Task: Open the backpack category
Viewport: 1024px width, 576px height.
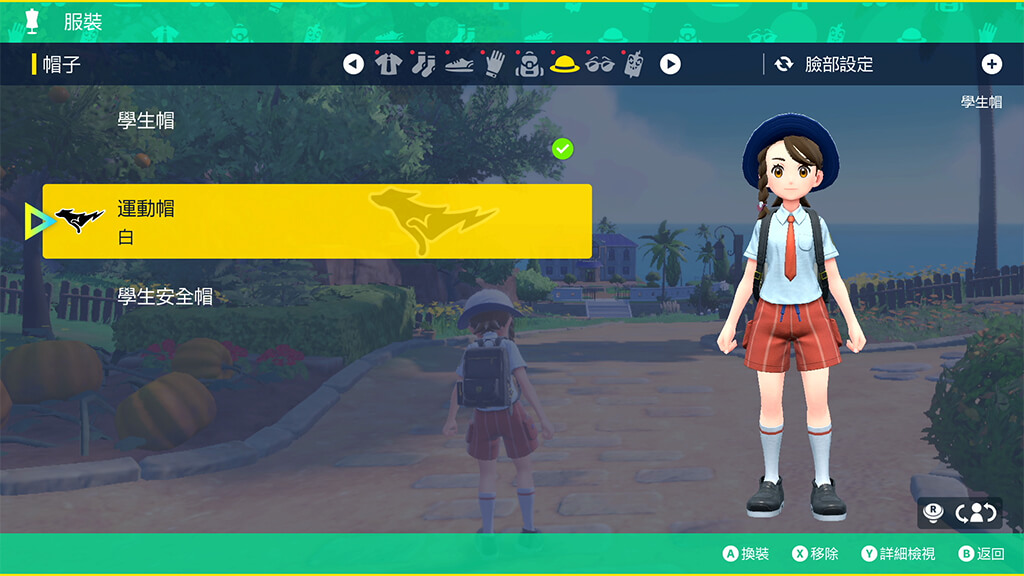Action: [529, 65]
